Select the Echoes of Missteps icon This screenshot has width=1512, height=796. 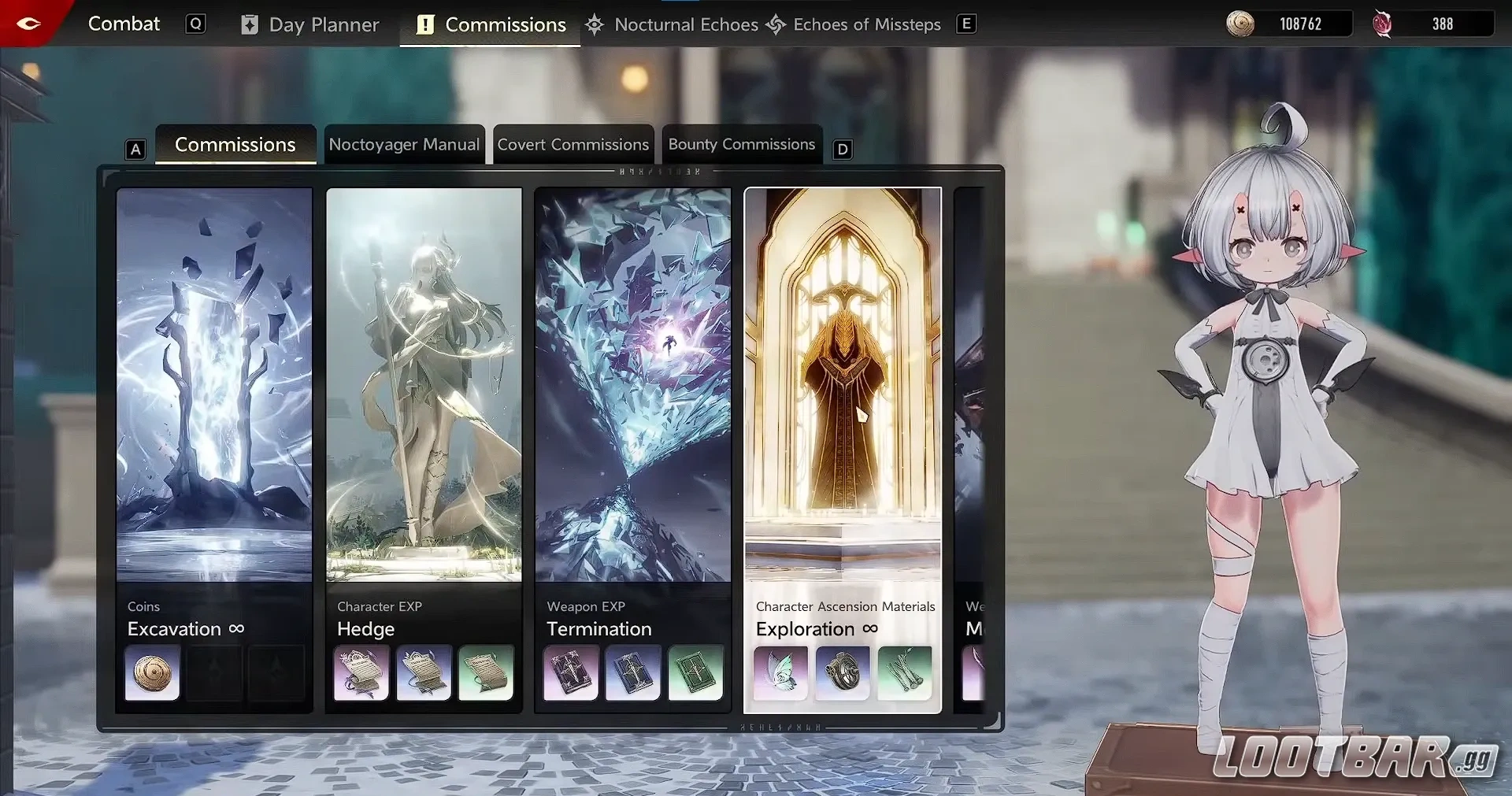(x=776, y=24)
